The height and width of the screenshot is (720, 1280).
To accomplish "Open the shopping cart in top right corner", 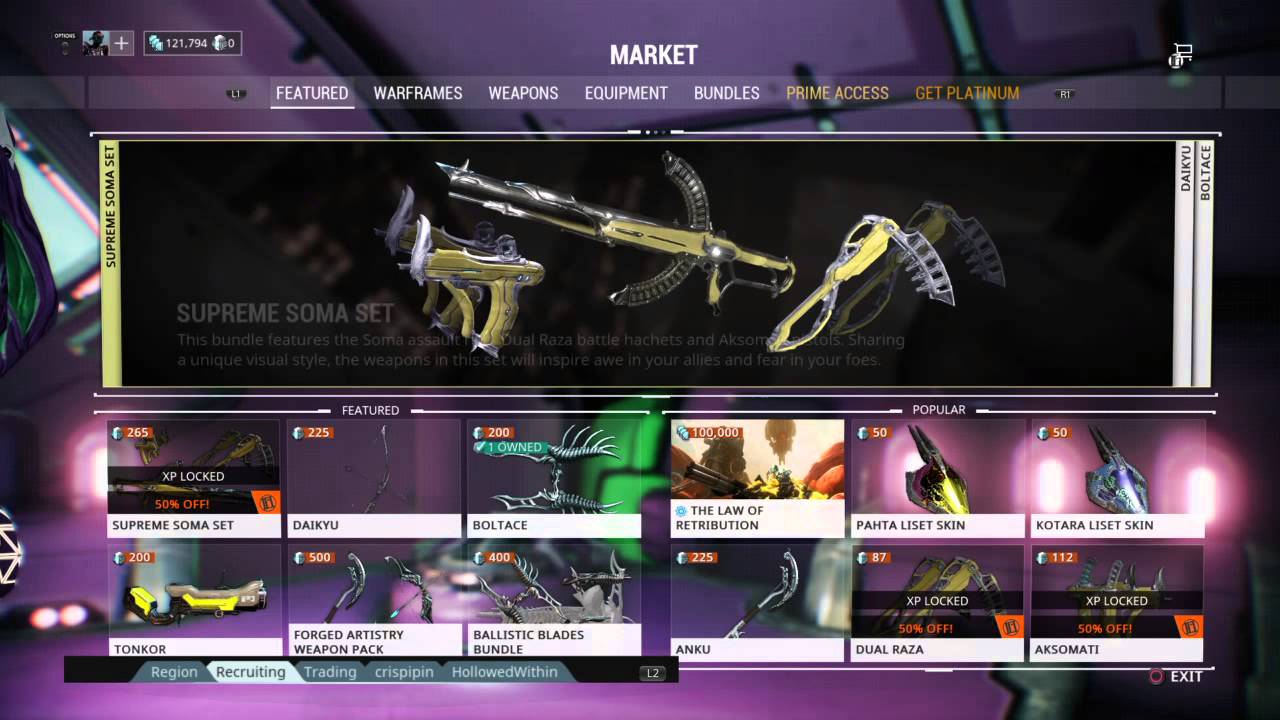I will point(1178,58).
